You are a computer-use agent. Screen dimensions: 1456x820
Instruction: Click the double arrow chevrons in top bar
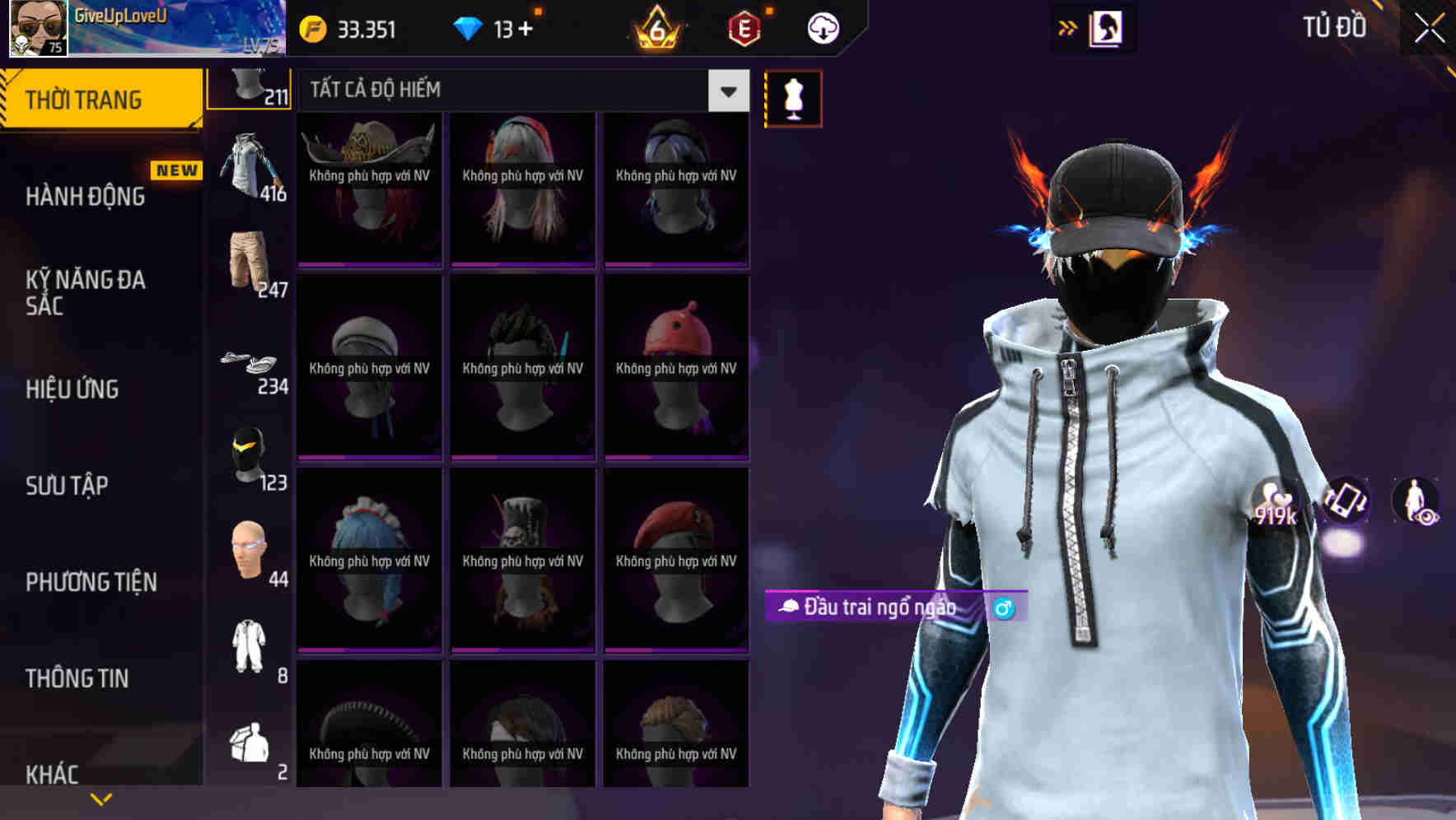point(1067,27)
